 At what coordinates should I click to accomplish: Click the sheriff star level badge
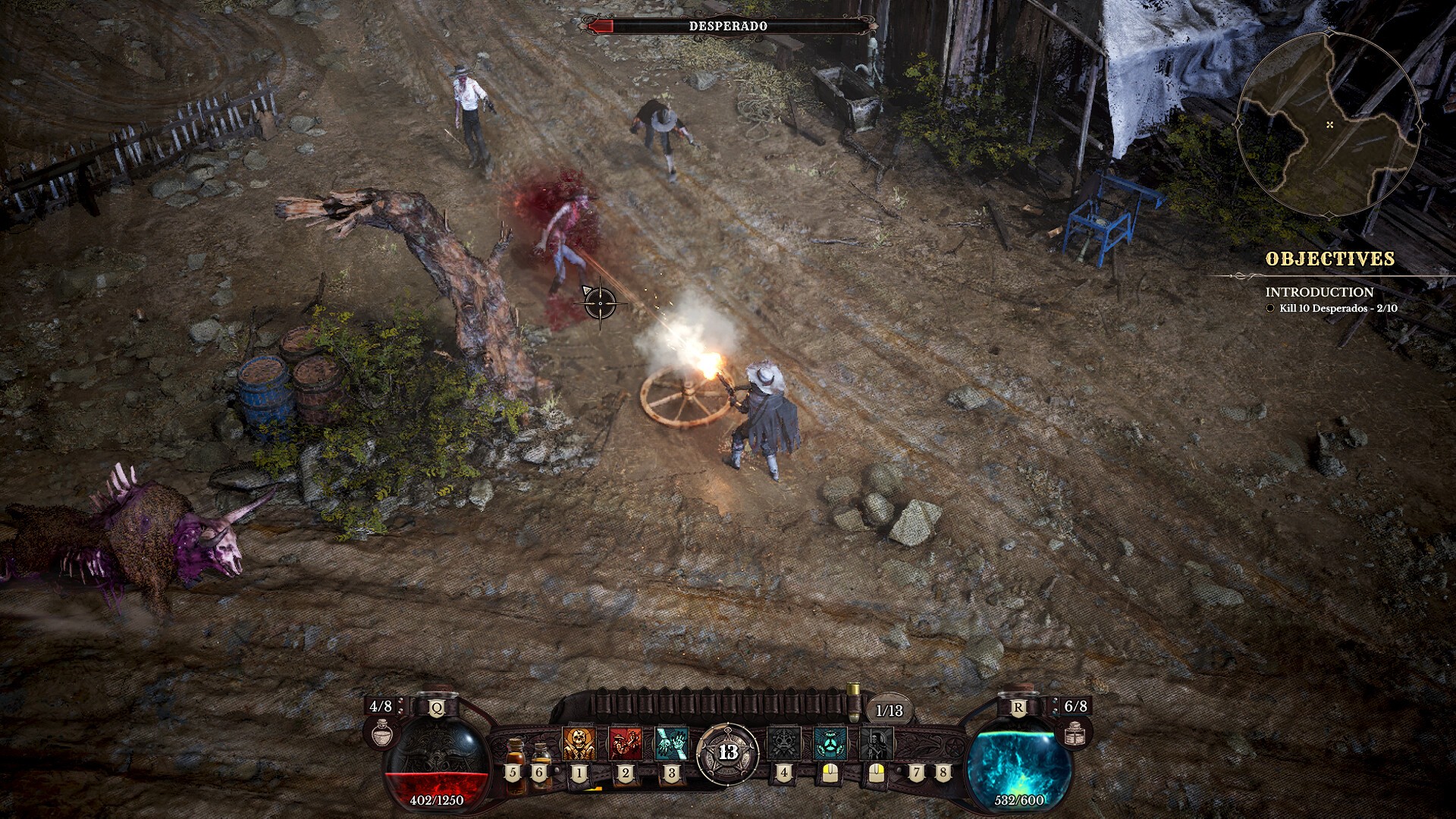728,752
